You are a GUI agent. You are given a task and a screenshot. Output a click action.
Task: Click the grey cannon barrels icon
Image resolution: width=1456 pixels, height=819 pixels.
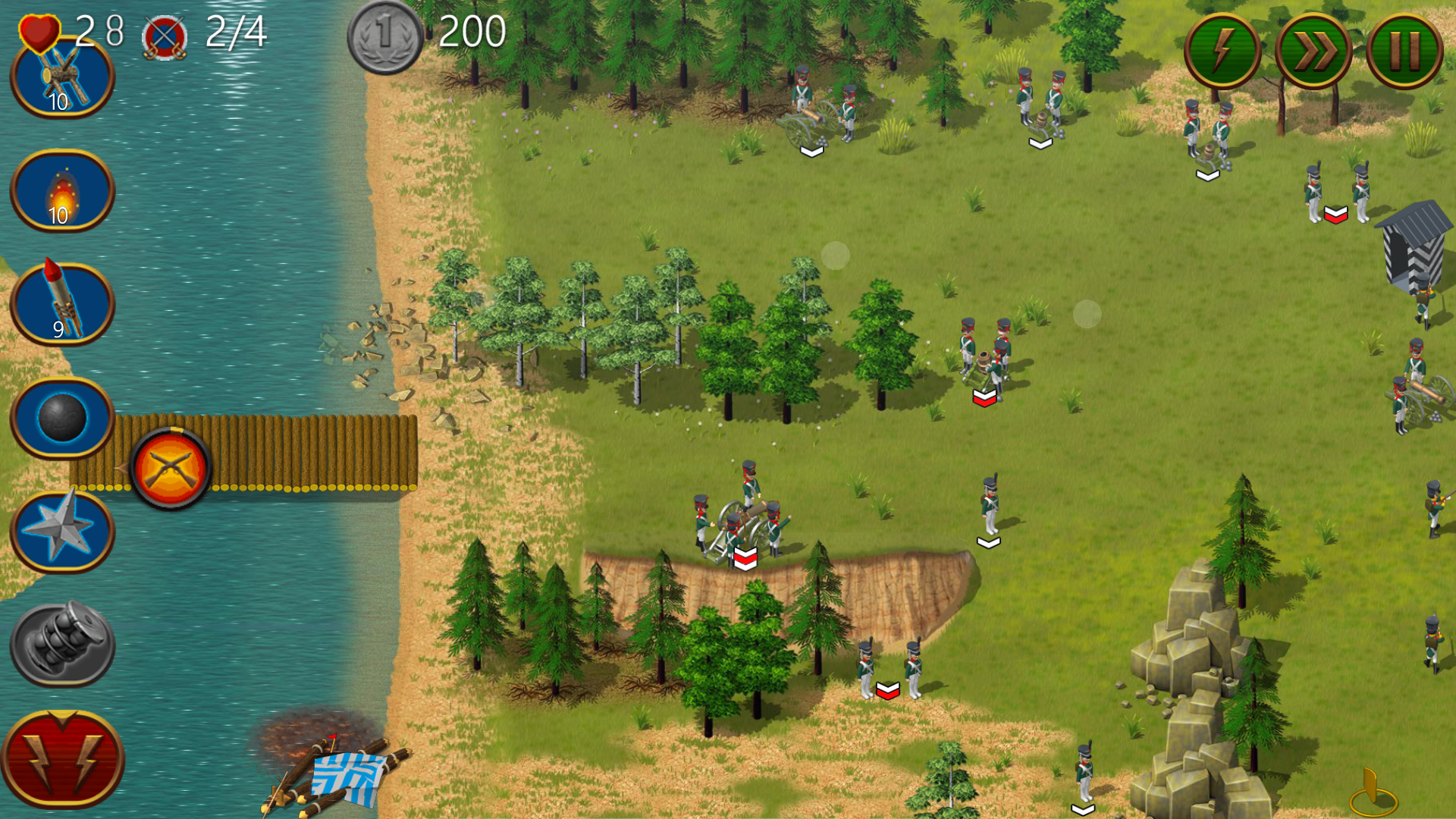62,645
